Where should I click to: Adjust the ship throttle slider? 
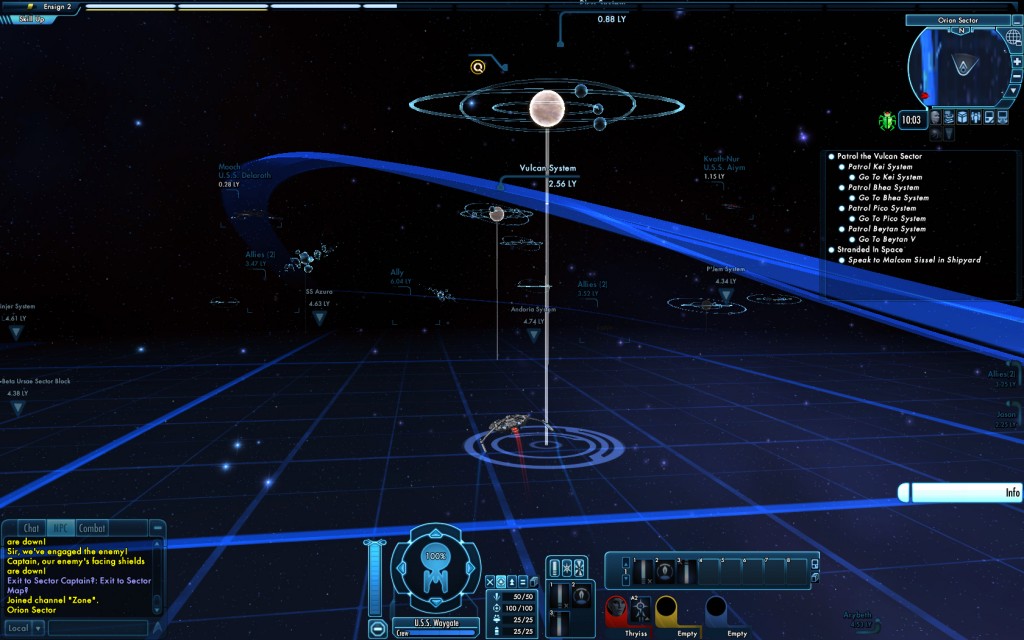(x=376, y=578)
